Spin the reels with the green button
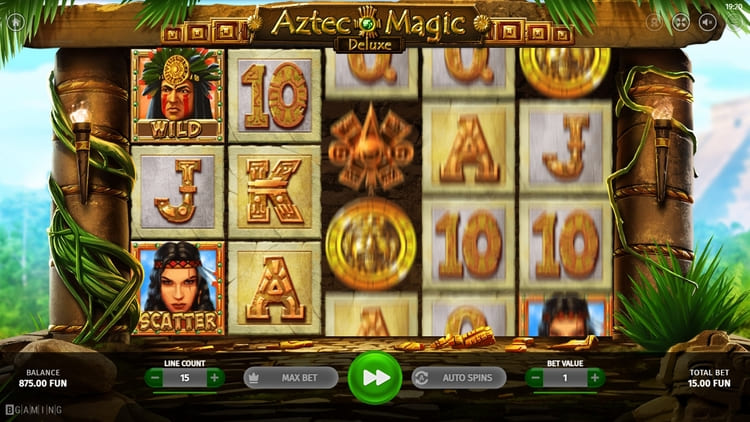 click(375, 378)
